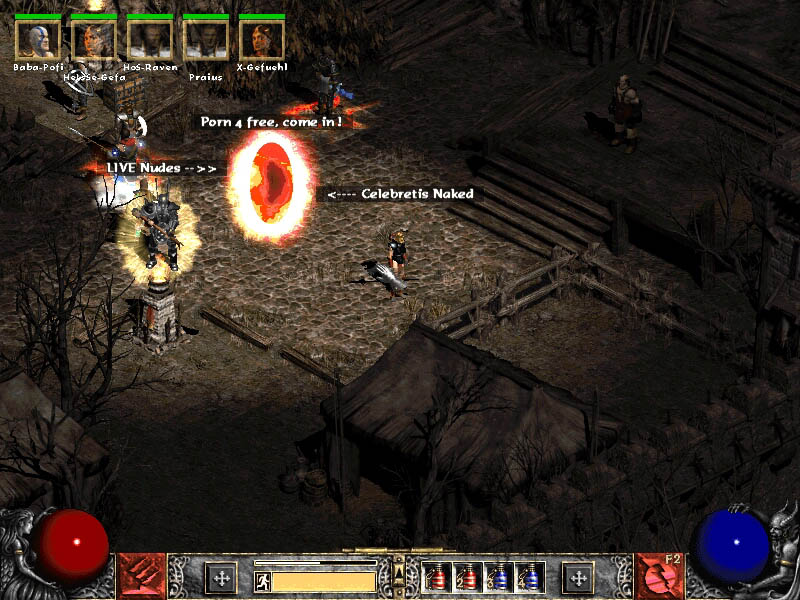
Task: Click the cross button beside the stamina bar
Action: point(221,577)
